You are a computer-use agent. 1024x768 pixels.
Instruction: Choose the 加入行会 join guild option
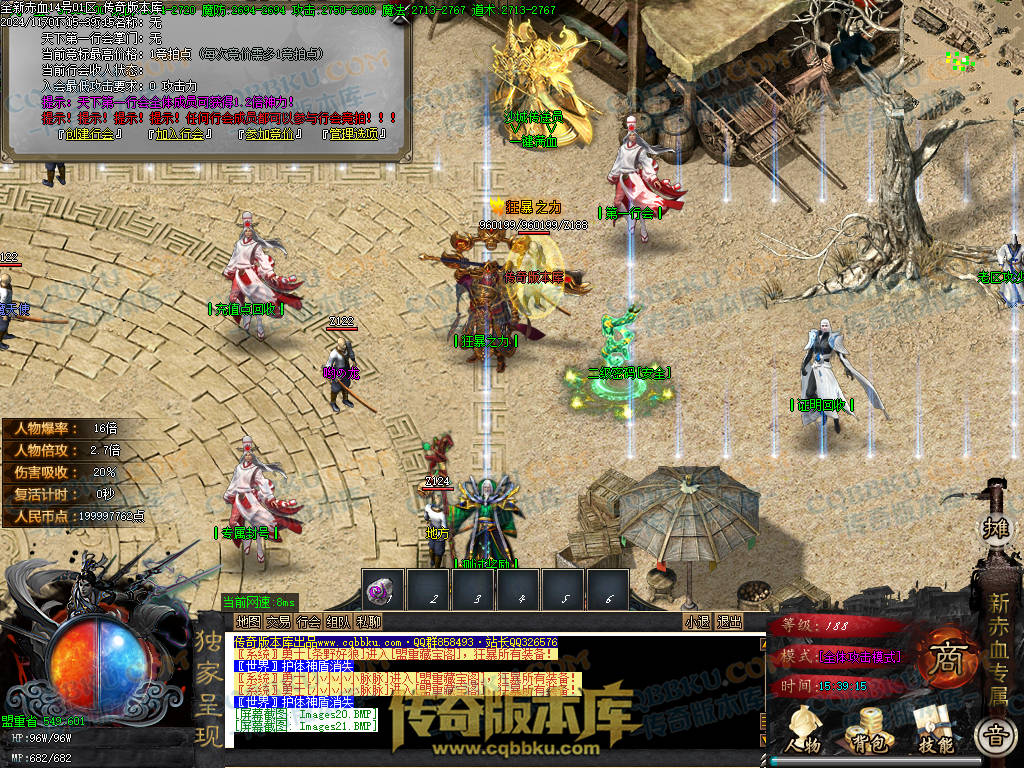click(x=179, y=134)
